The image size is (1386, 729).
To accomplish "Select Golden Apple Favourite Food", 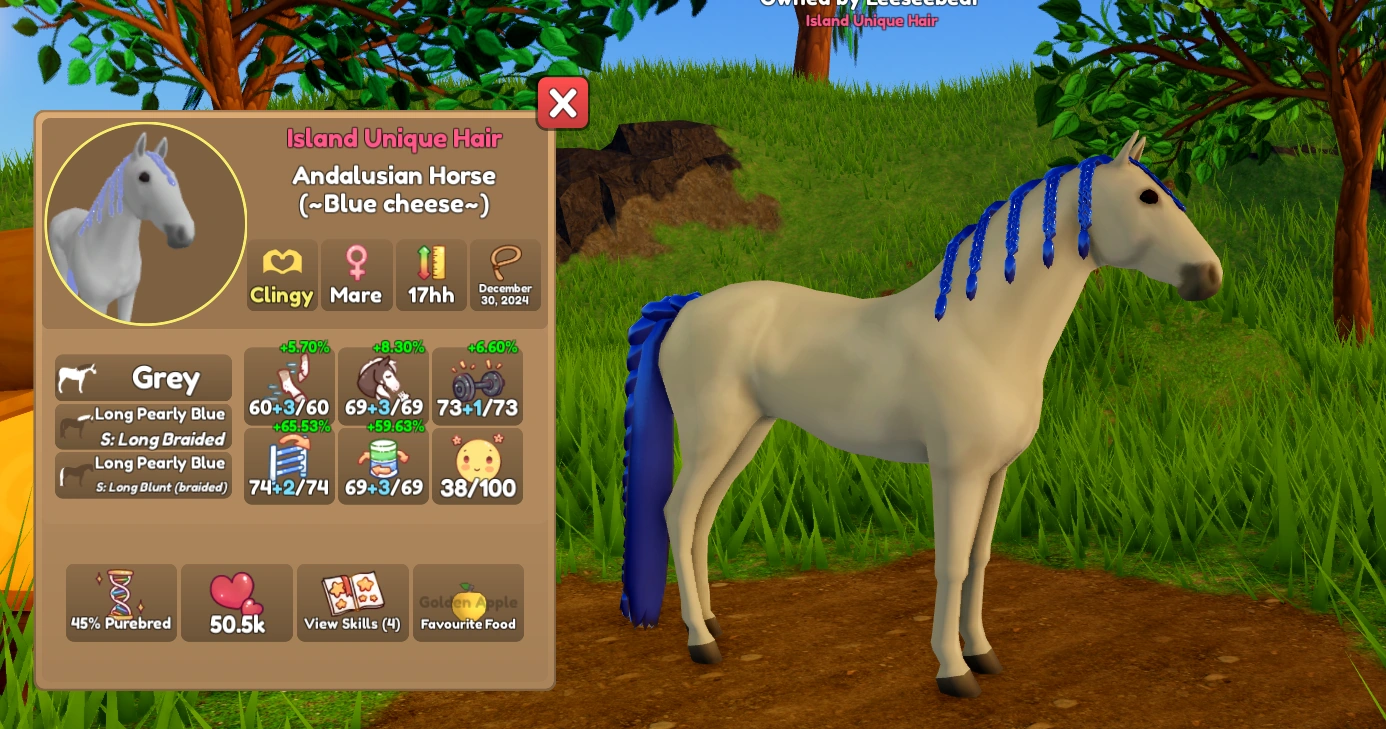I will coord(468,602).
